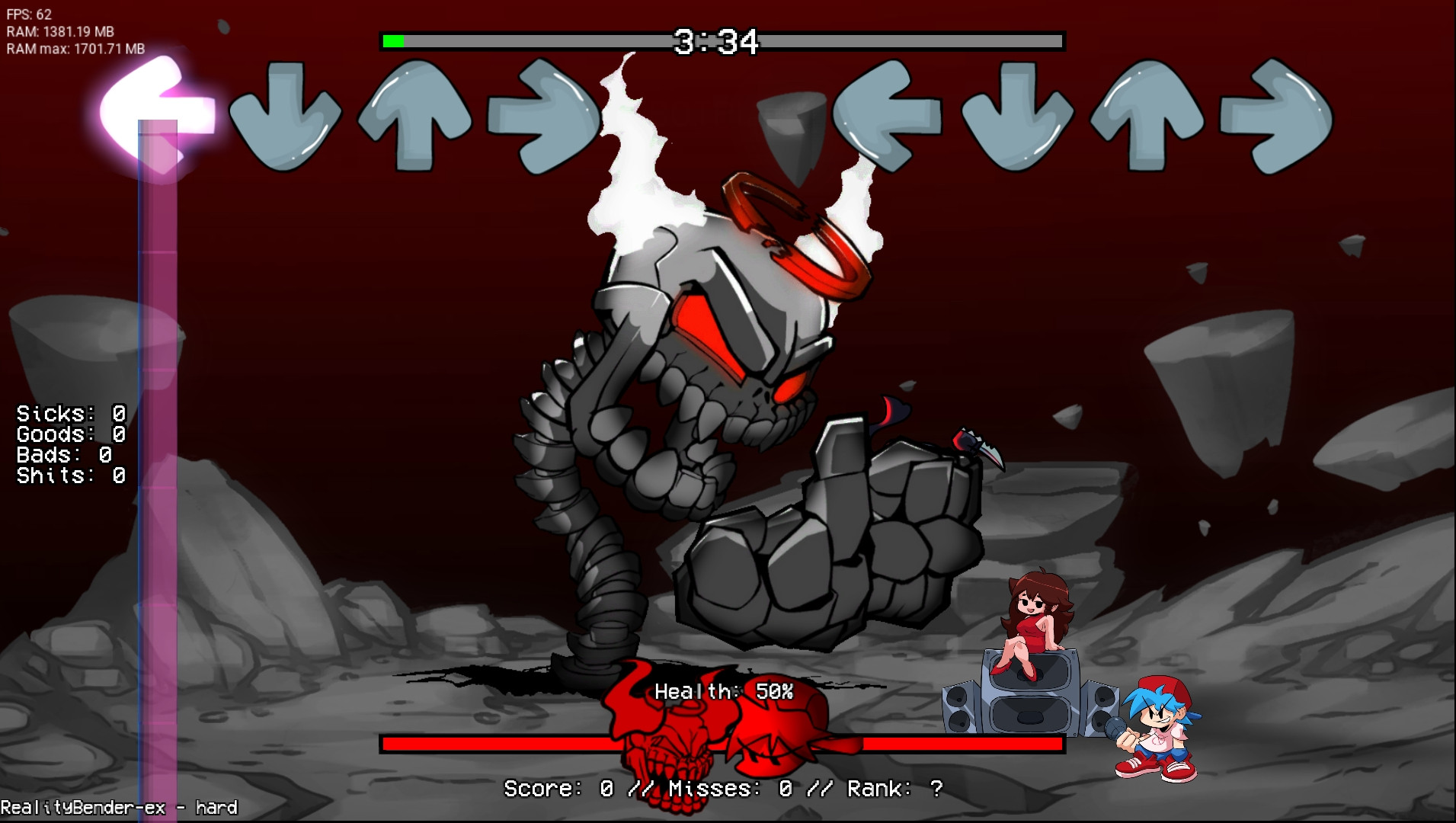Expand the Score and Misses stats line
This screenshot has height=823, width=1456.
pyautogui.click(x=722, y=789)
